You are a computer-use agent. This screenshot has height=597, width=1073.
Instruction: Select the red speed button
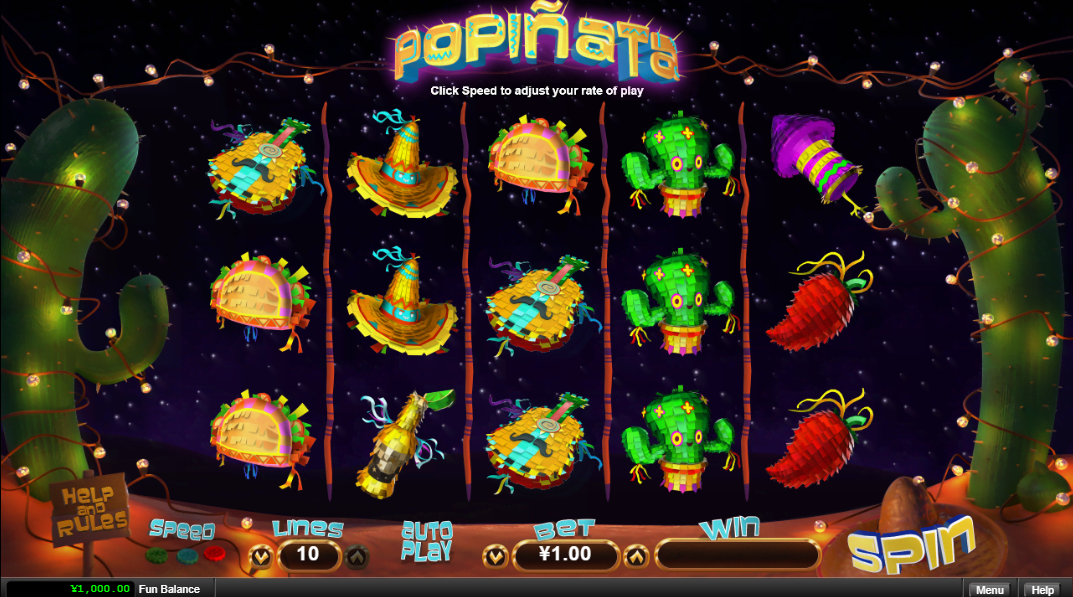212,553
